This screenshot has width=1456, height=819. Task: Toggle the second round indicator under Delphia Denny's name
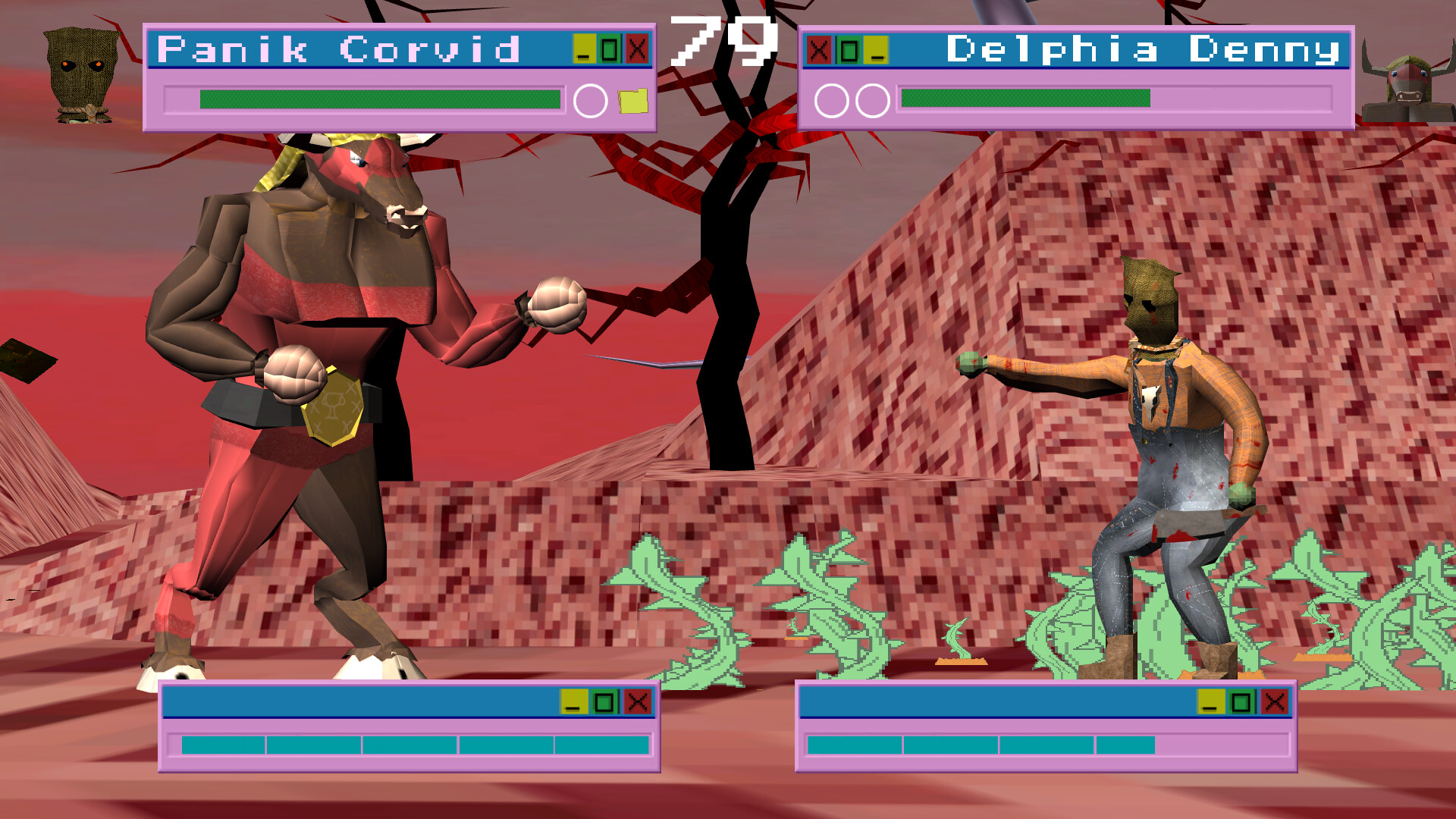[x=872, y=99]
